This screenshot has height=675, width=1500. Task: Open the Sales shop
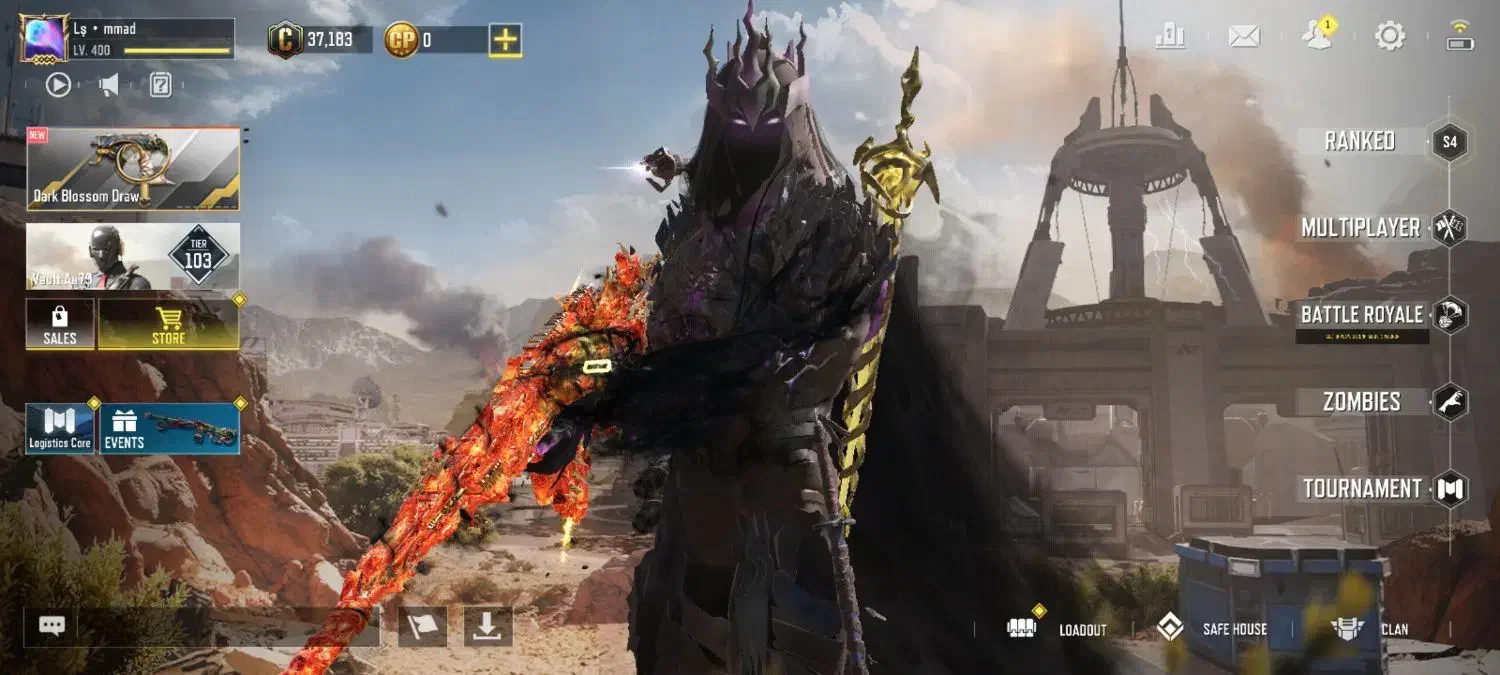point(60,324)
